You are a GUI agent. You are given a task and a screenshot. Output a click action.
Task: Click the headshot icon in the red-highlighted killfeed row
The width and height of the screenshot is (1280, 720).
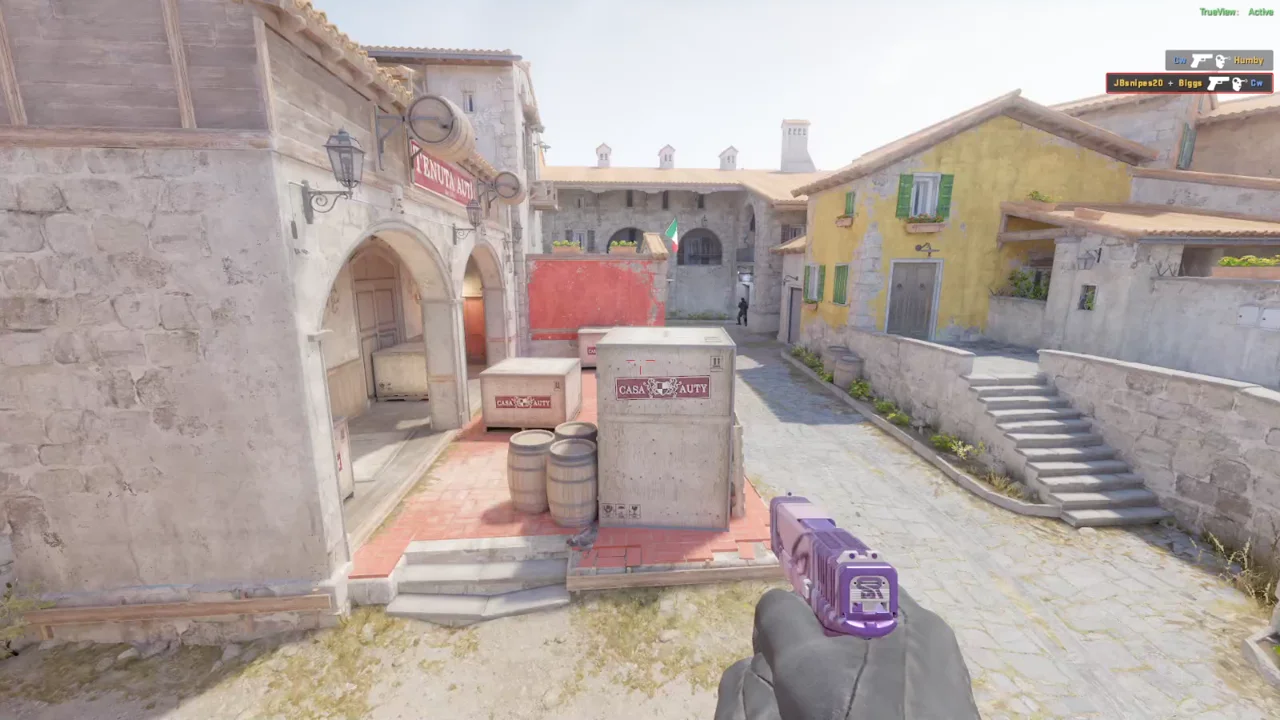[1238, 83]
